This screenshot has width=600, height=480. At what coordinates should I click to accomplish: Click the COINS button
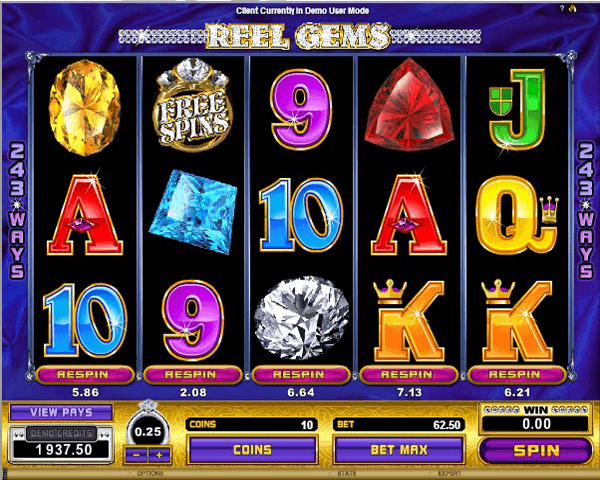[252, 450]
